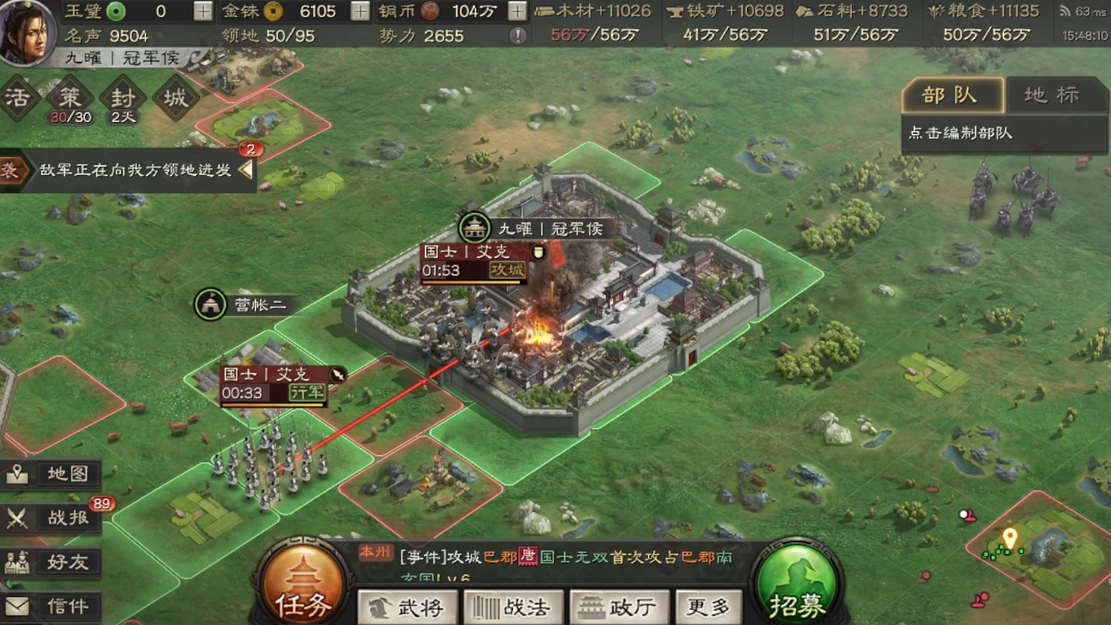Open the 武将 generals menu
Screen dimensions: 1111x625
click(408, 607)
